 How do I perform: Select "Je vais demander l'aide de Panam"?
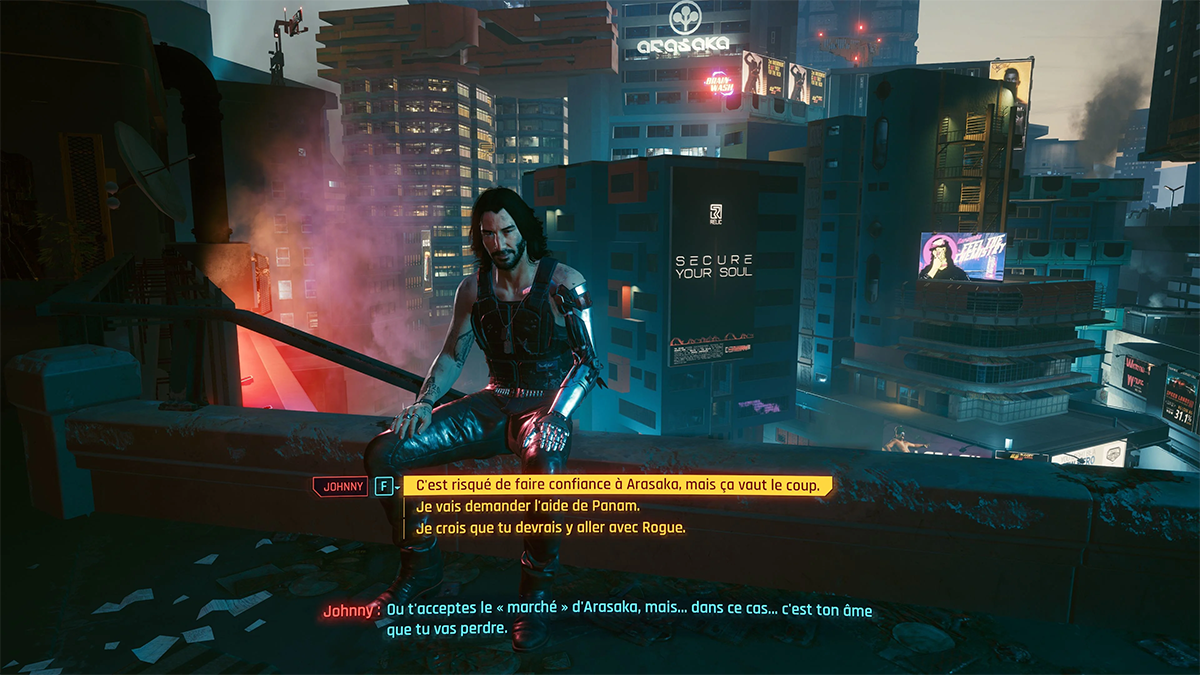coord(527,506)
